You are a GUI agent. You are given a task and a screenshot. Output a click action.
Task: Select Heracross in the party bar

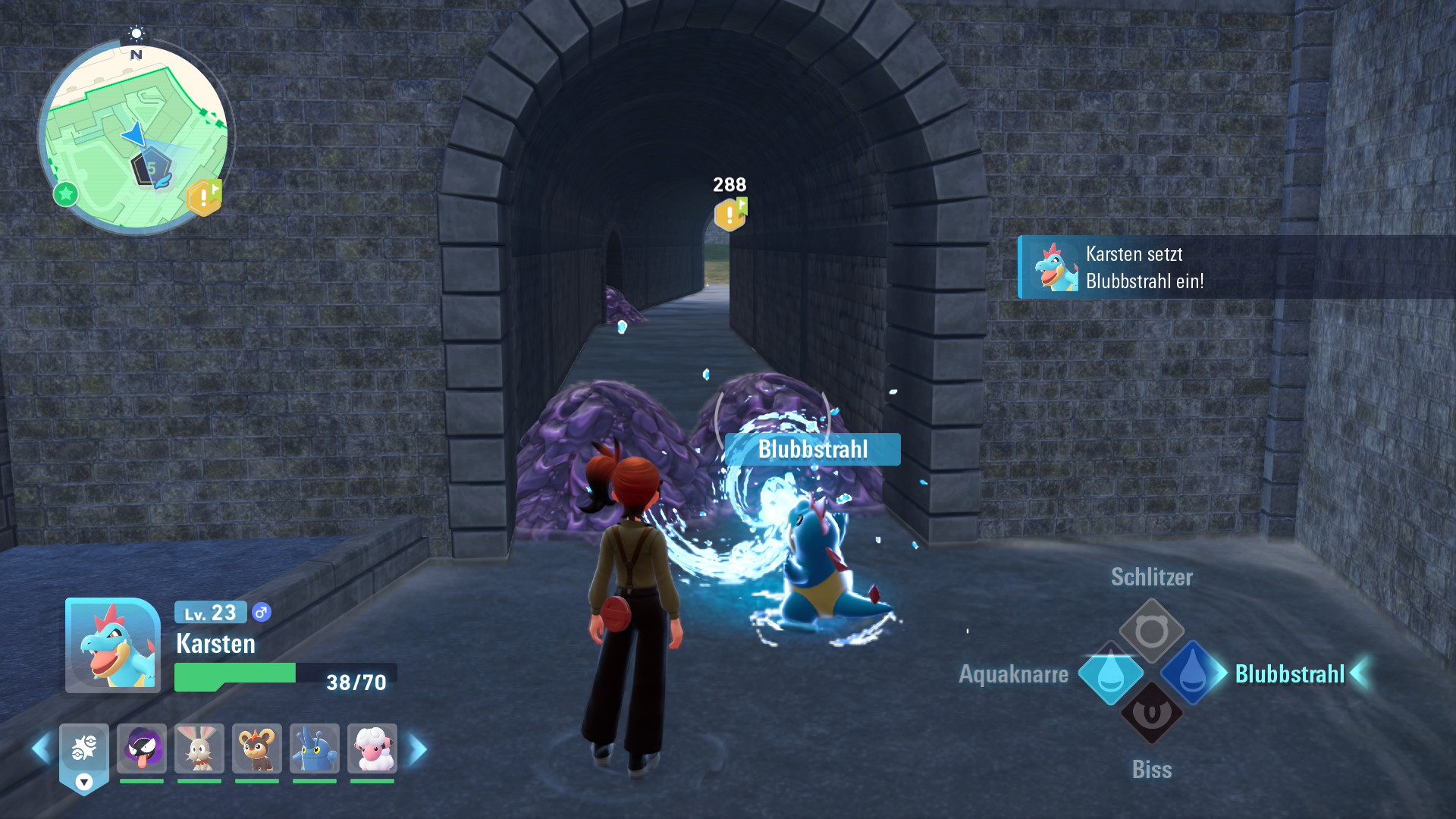[x=315, y=748]
